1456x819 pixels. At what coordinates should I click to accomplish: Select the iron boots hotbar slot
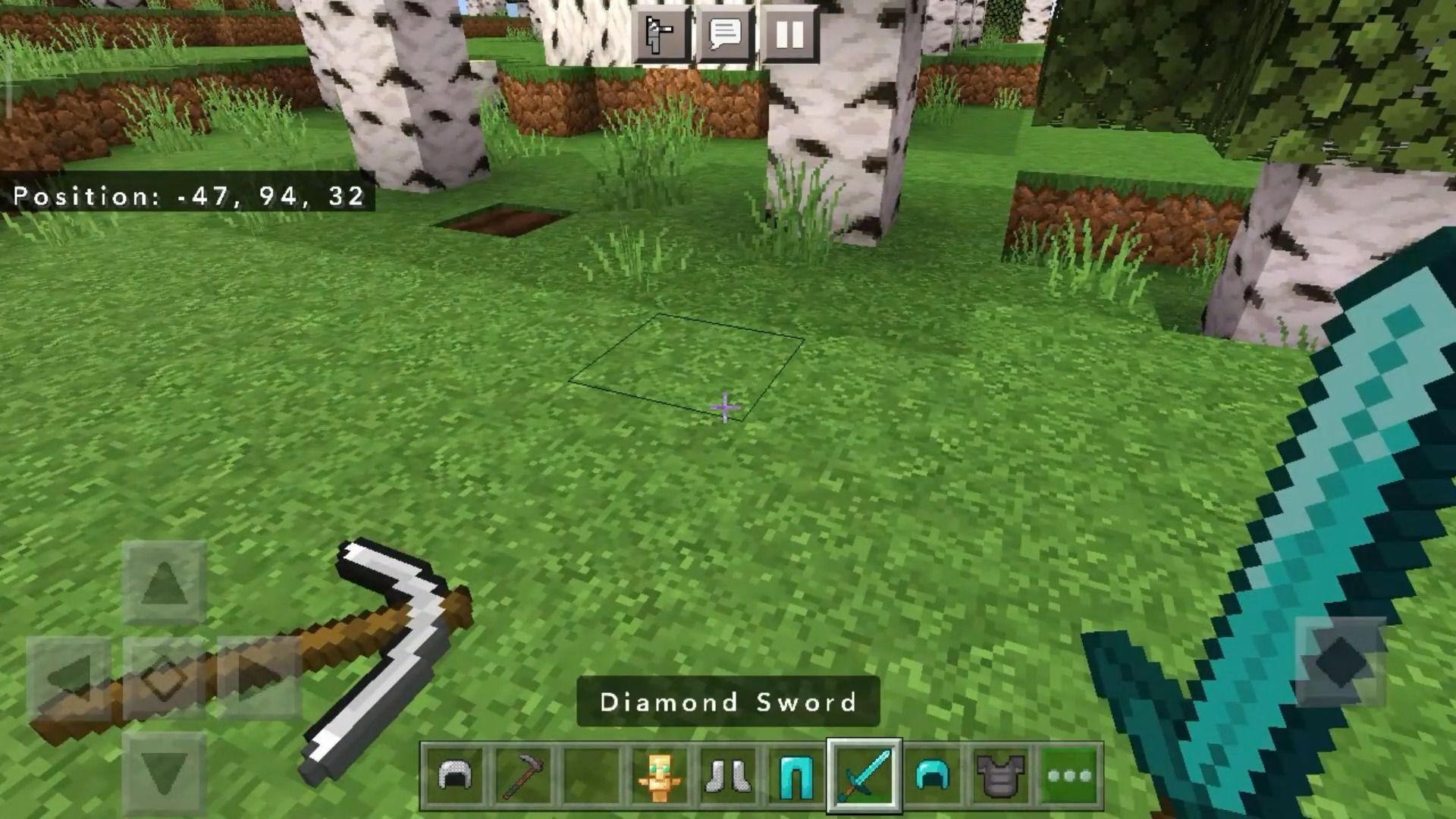click(x=726, y=776)
